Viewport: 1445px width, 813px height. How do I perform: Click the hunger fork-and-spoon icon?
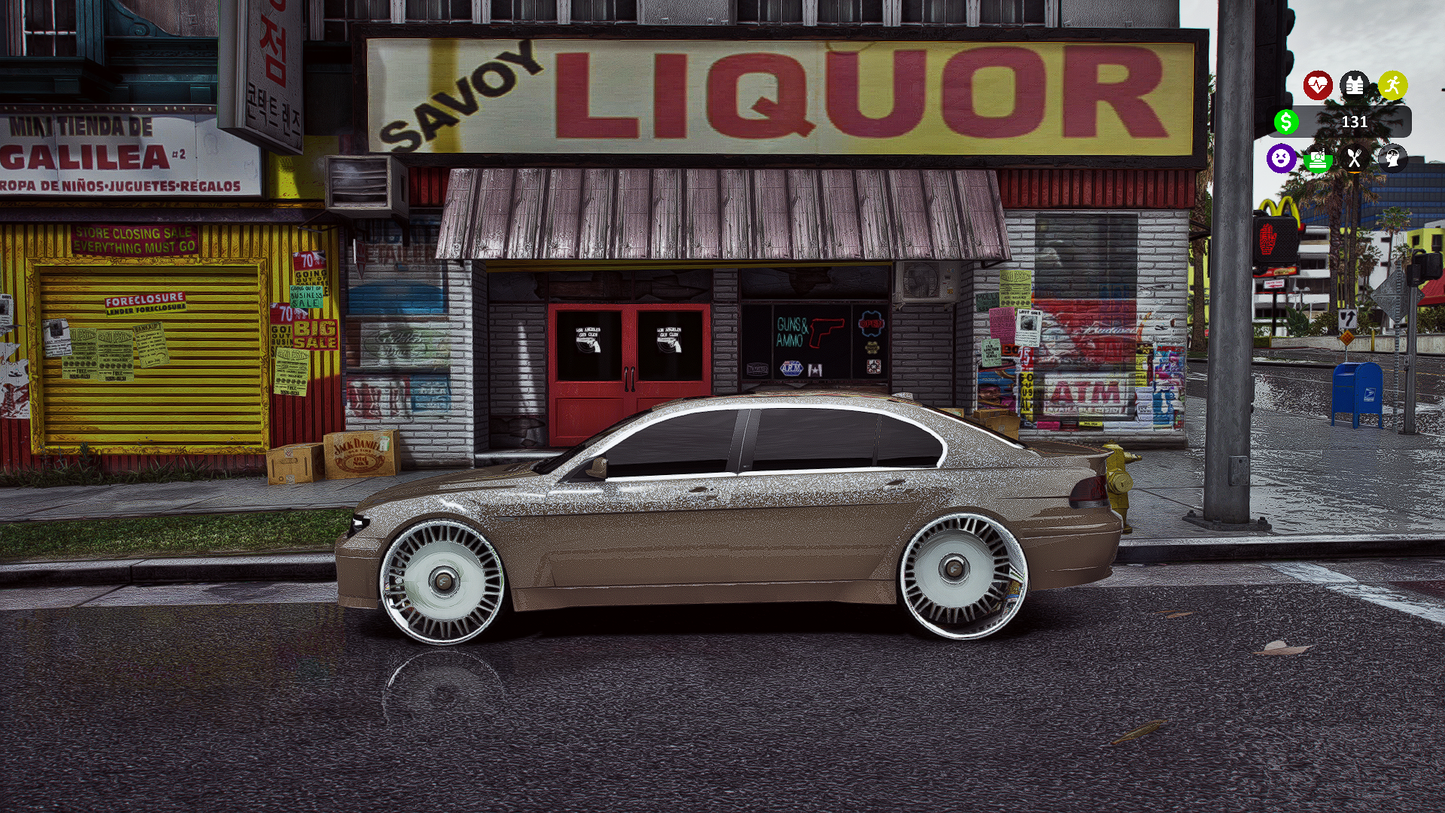click(x=1353, y=158)
